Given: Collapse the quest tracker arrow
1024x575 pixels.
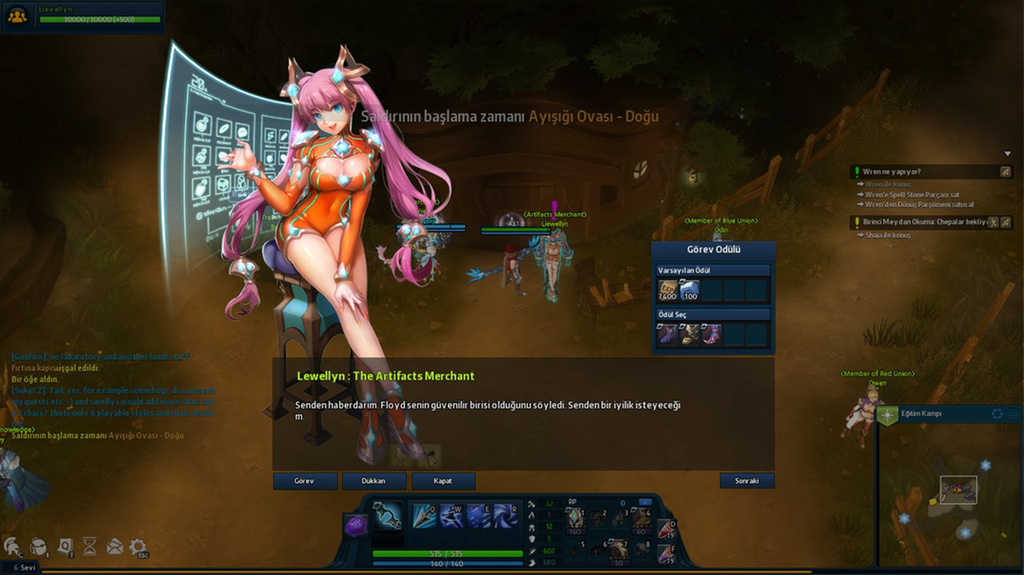Looking at the screenshot, I should 1007,153.
